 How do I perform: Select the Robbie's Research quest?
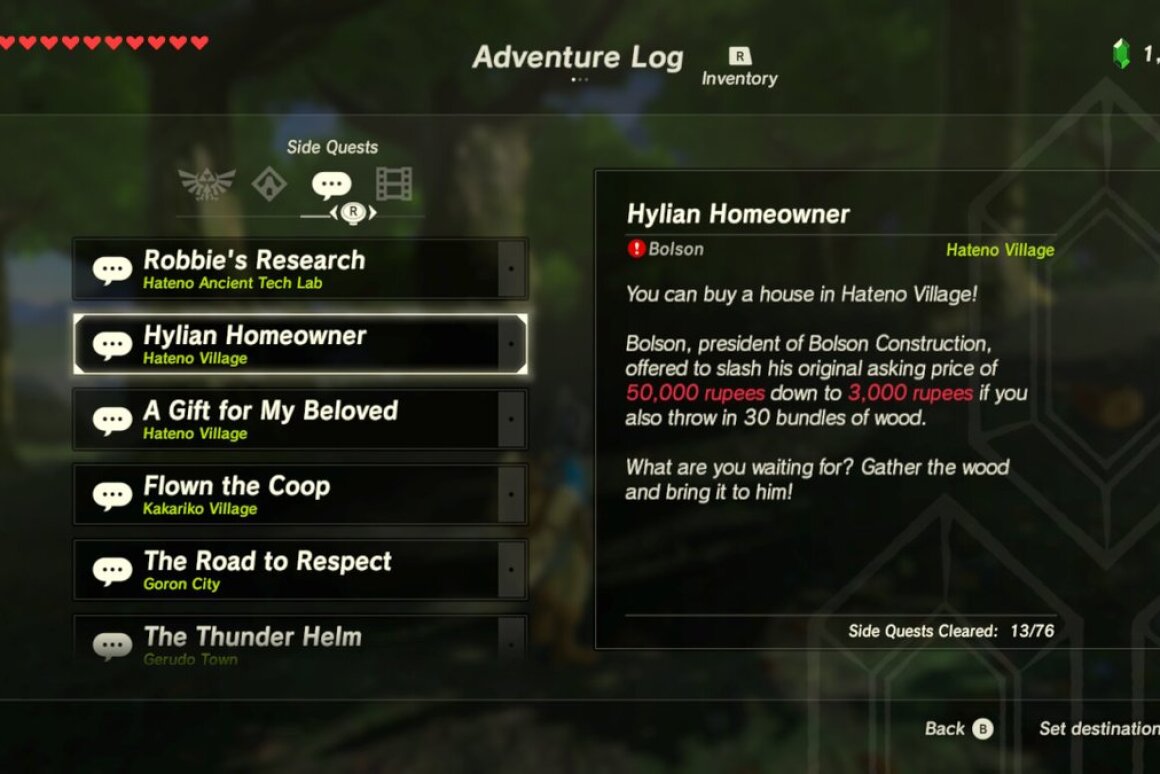299,269
